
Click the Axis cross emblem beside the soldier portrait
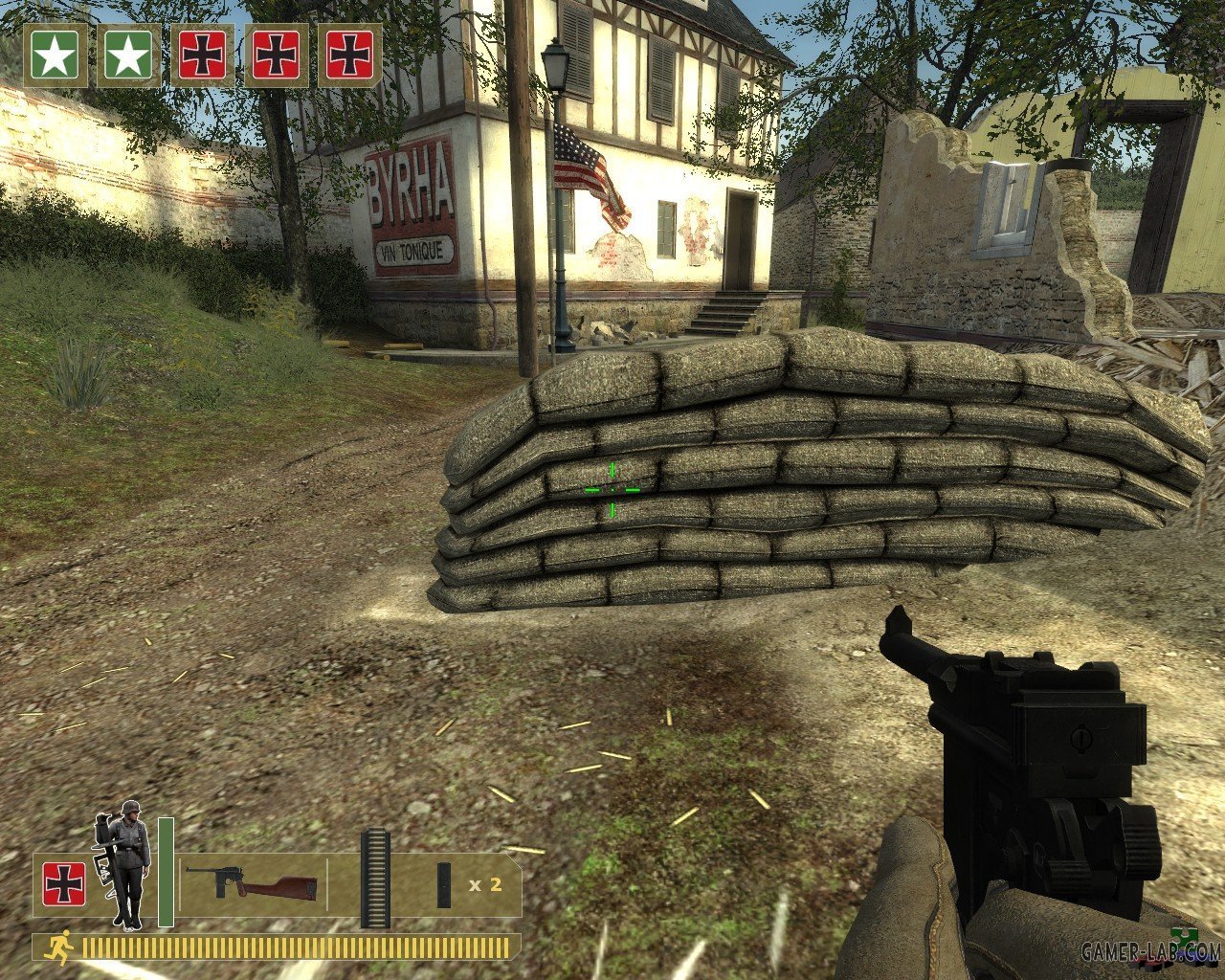tap(64, 884)
